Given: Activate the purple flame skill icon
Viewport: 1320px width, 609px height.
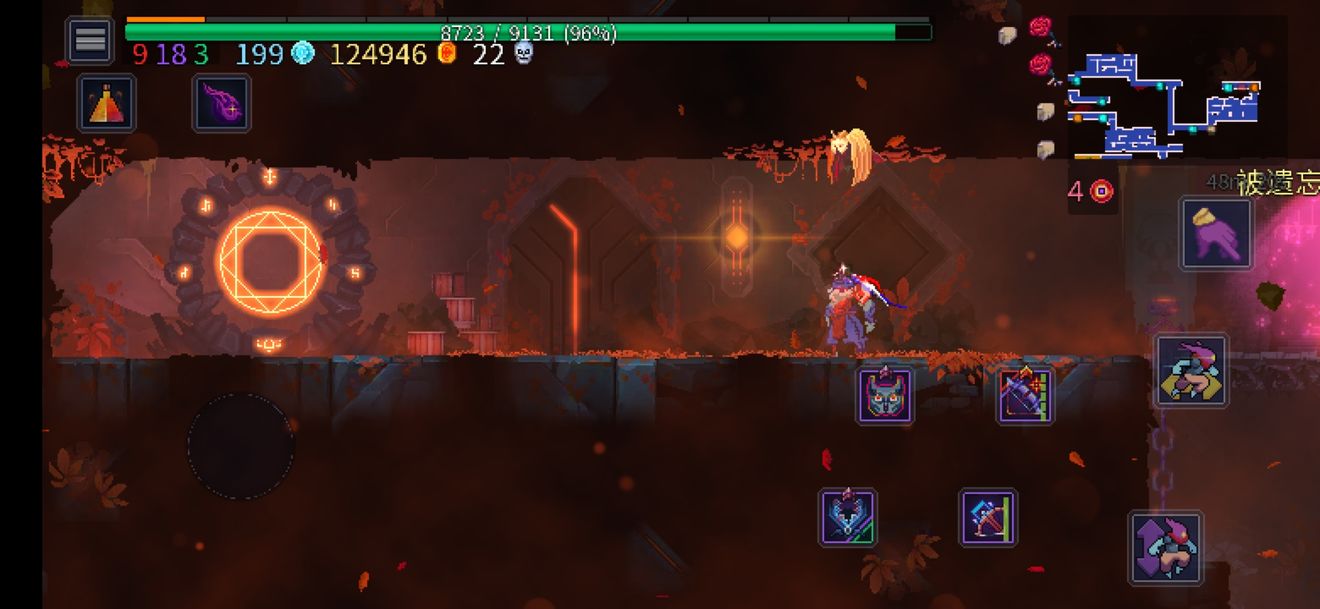Looking at the screenshot, I should [221, 103].
